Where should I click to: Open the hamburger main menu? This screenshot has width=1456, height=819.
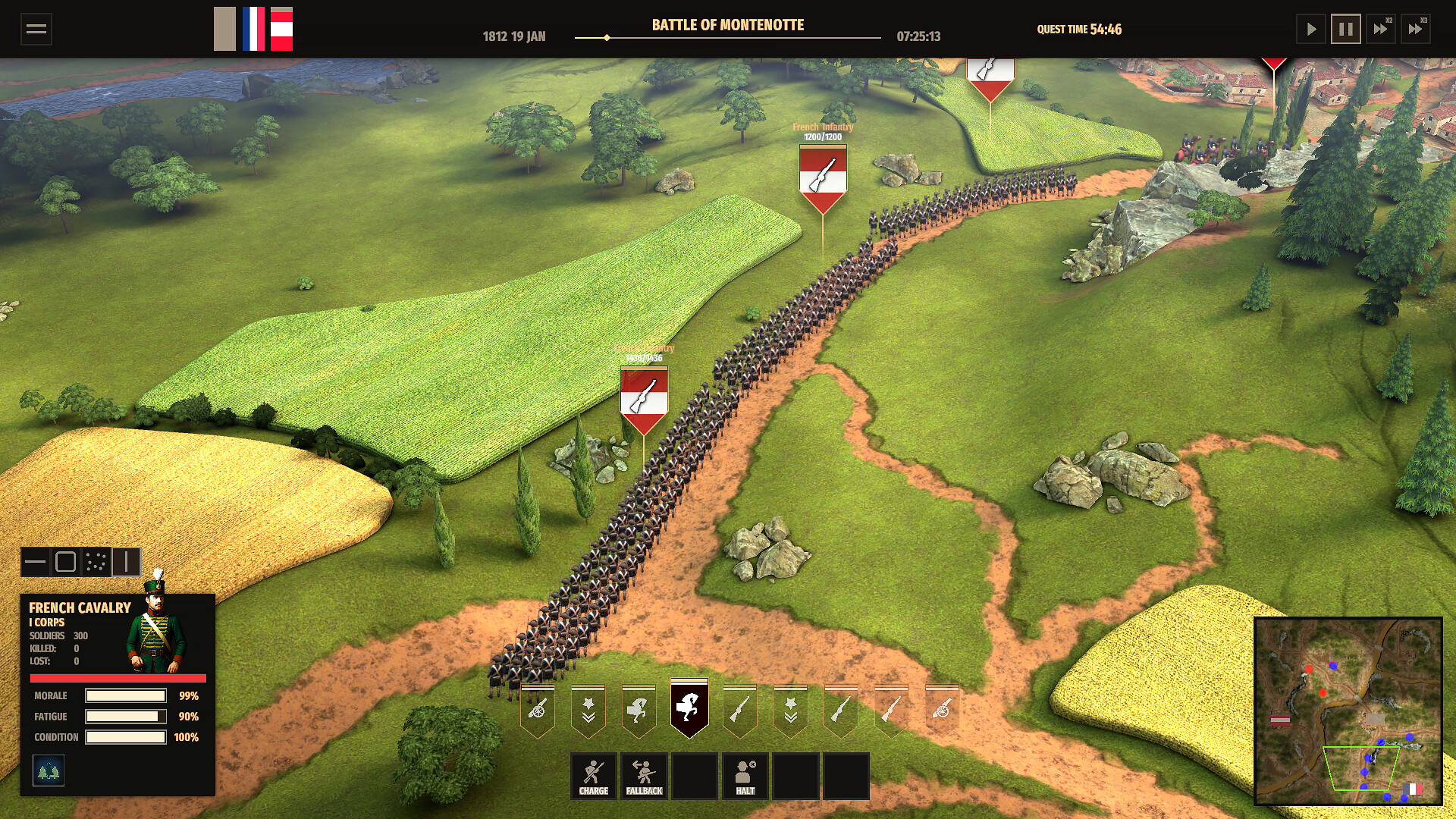click(36, 30)
